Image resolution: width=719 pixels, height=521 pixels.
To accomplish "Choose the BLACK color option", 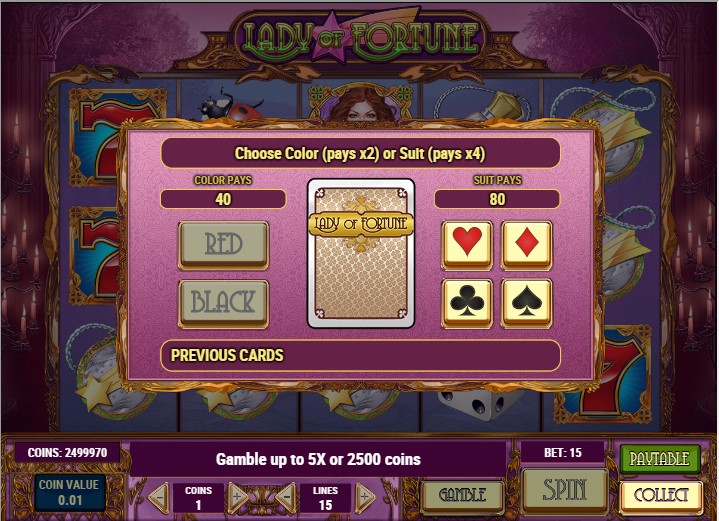I will point(223,303).
